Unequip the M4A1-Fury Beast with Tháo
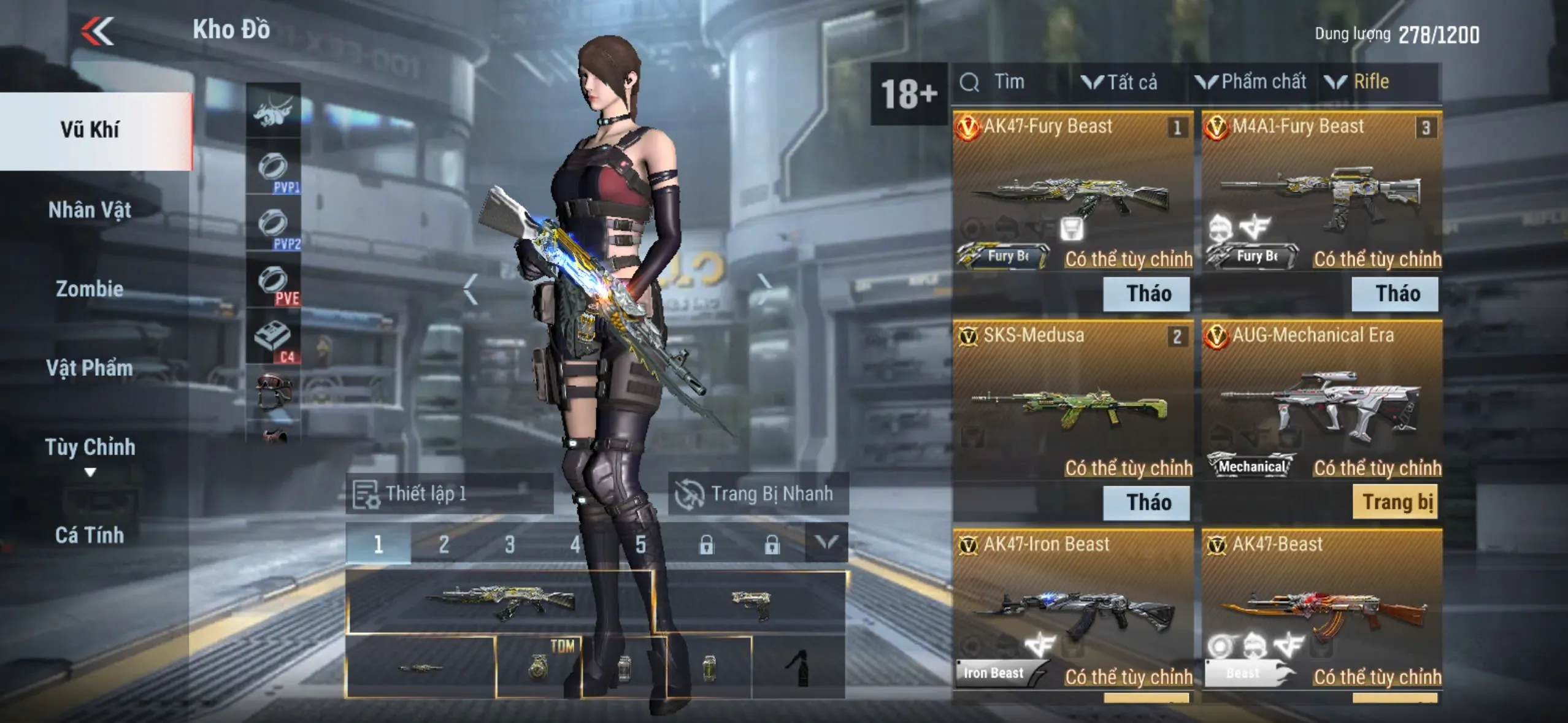The height and width of the screenshot is (723, 1568). click(x=1396, y=294)
